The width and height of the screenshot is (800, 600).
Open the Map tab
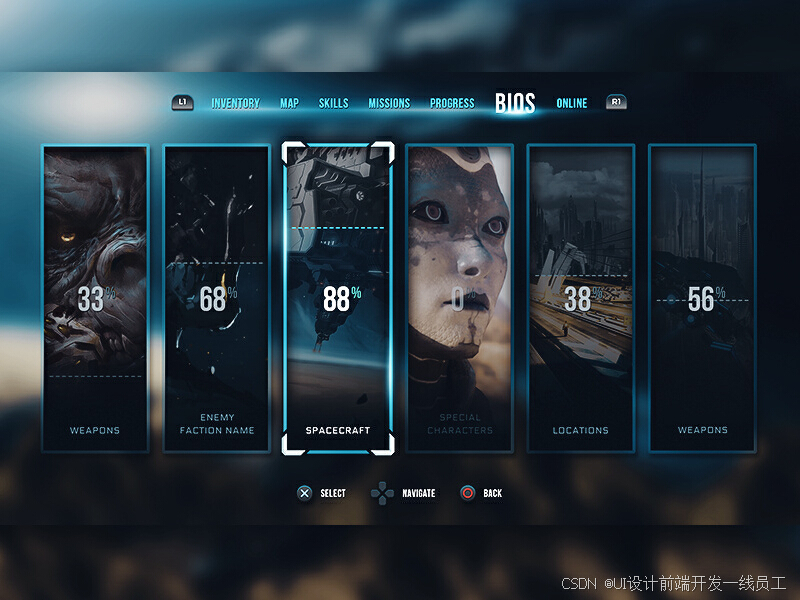(289, 103)
